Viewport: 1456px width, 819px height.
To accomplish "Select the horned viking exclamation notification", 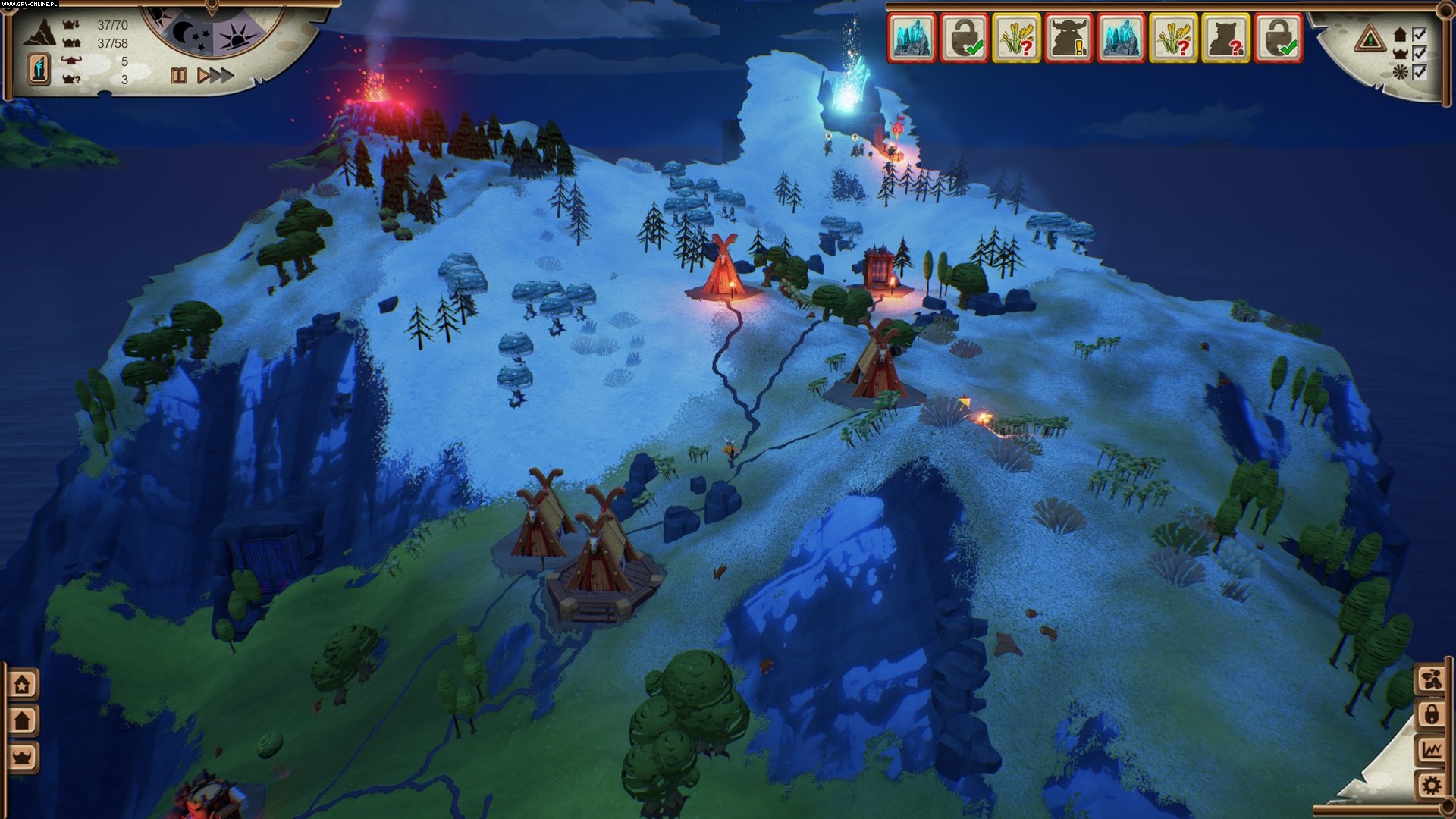I will [x=1069, y=37].
